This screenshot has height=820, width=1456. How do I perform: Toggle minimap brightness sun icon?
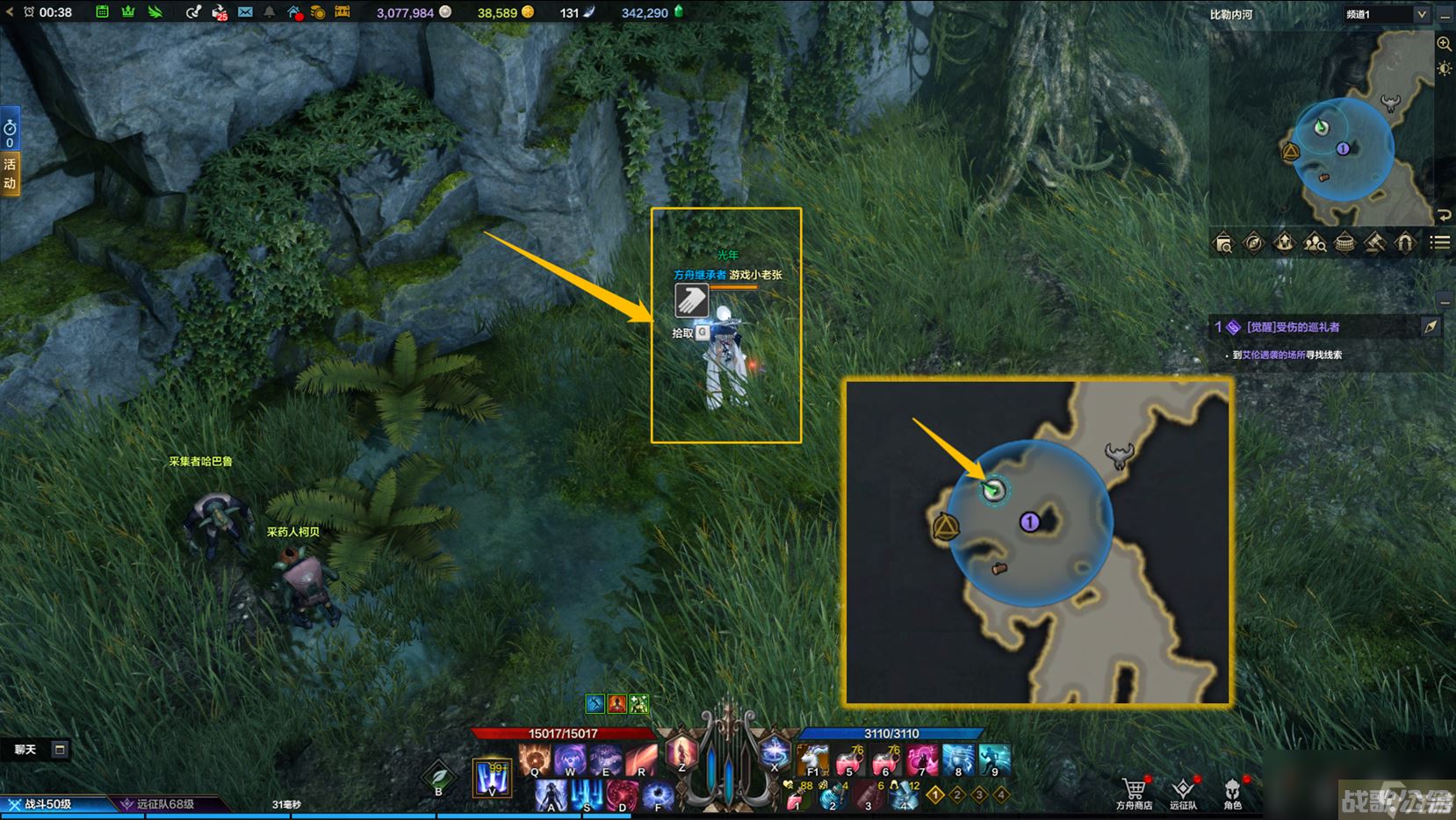coord(1444,68)
